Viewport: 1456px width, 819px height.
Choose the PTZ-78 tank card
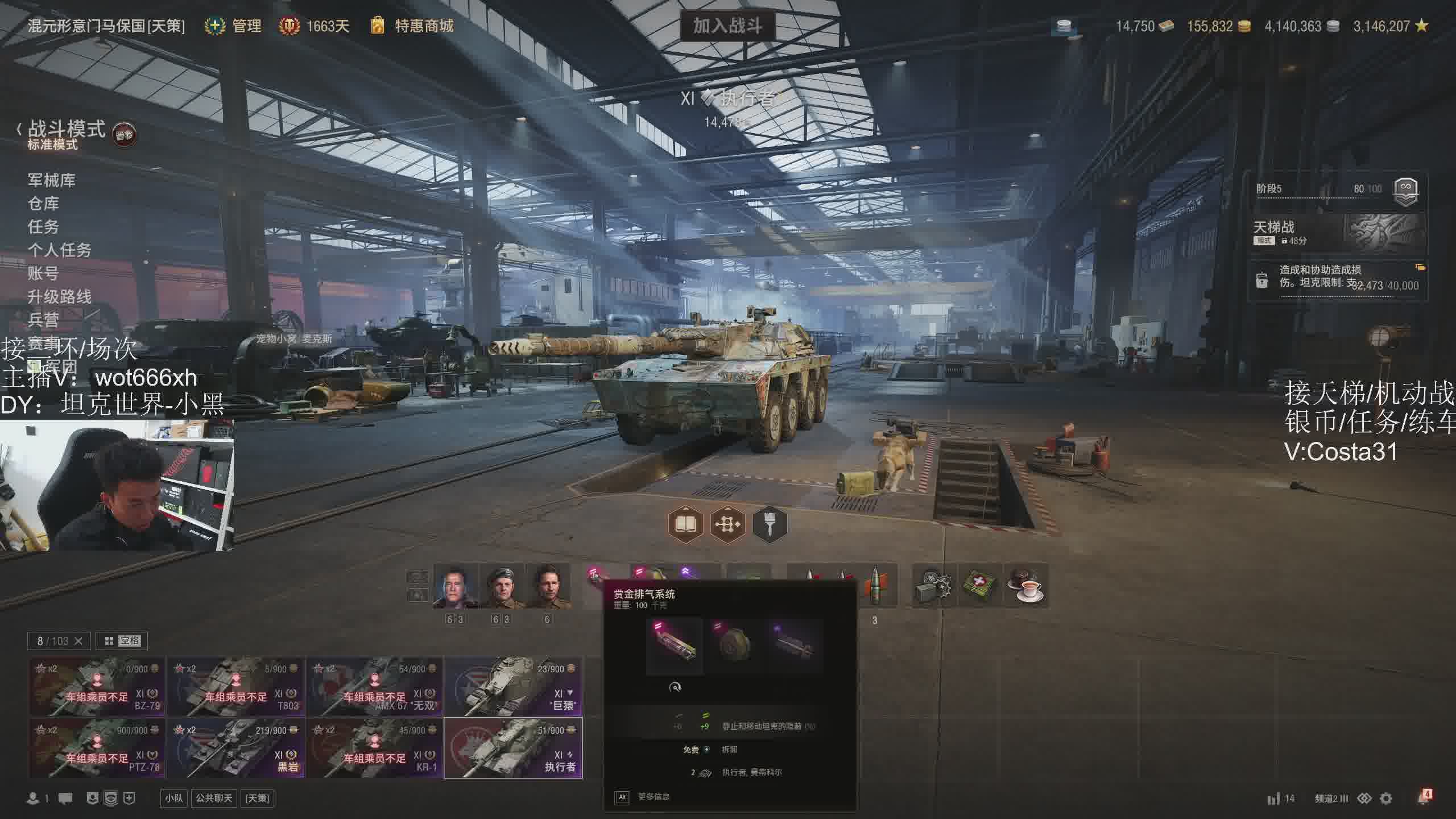[x=97, y=748]
